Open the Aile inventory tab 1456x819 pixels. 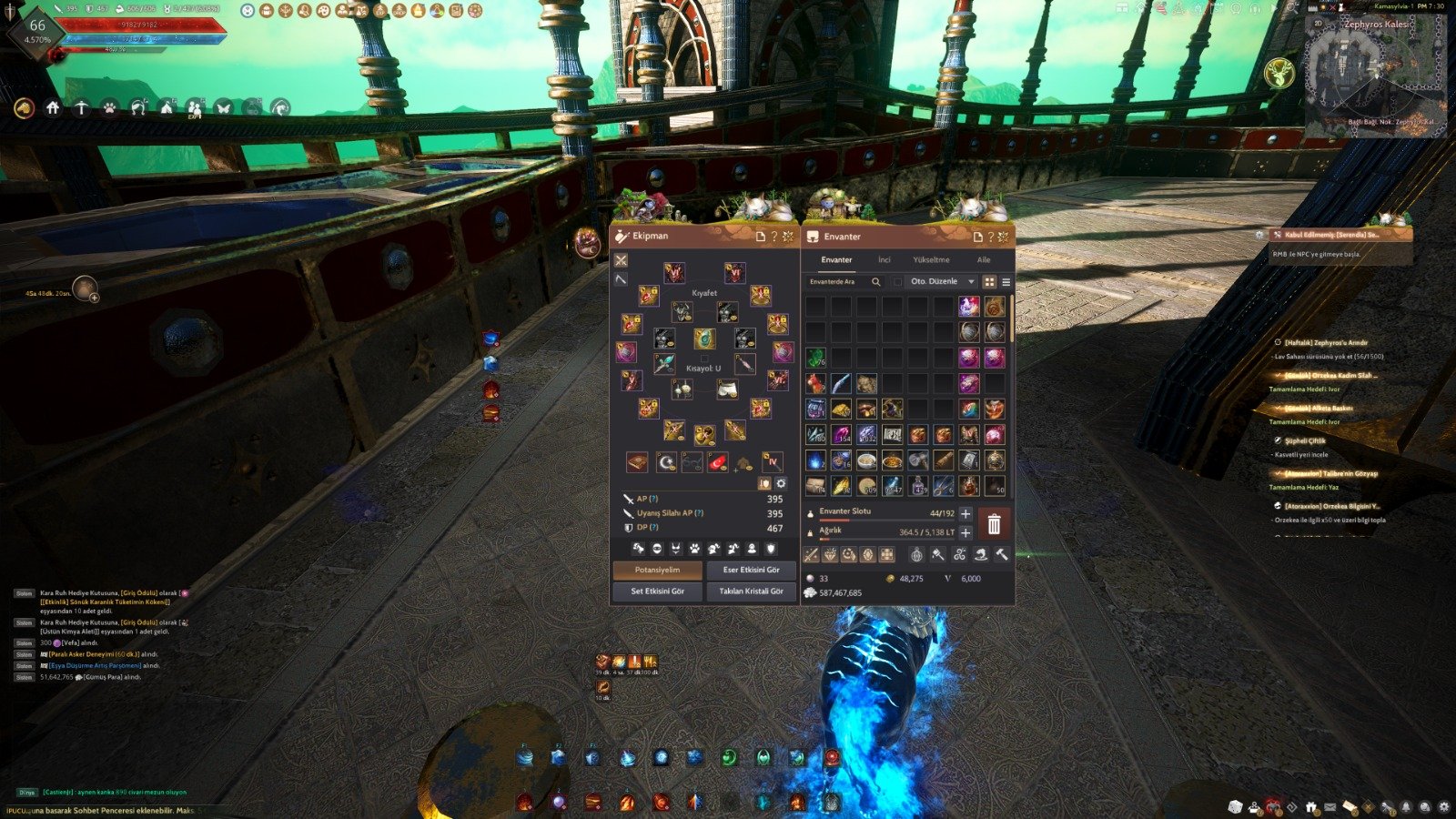pos(984,259)
